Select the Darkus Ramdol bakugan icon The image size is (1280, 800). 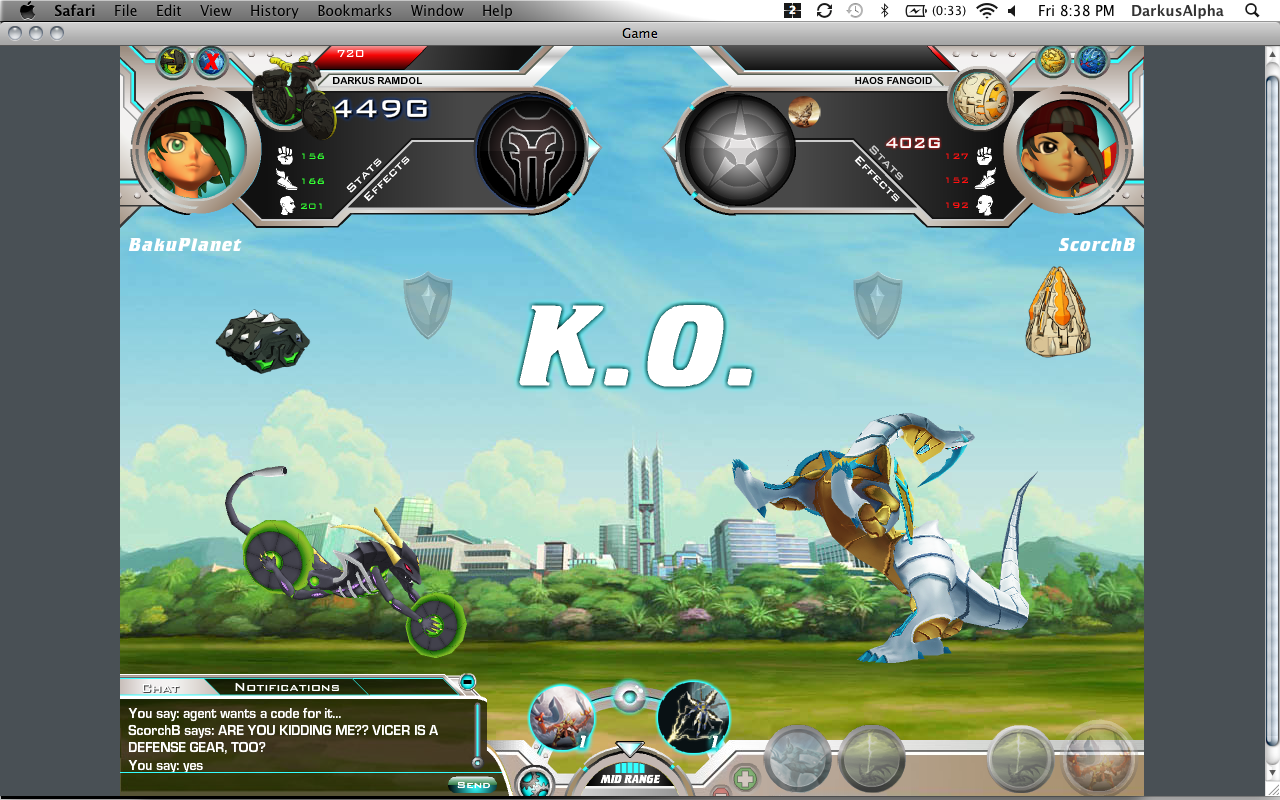point(290,100)
